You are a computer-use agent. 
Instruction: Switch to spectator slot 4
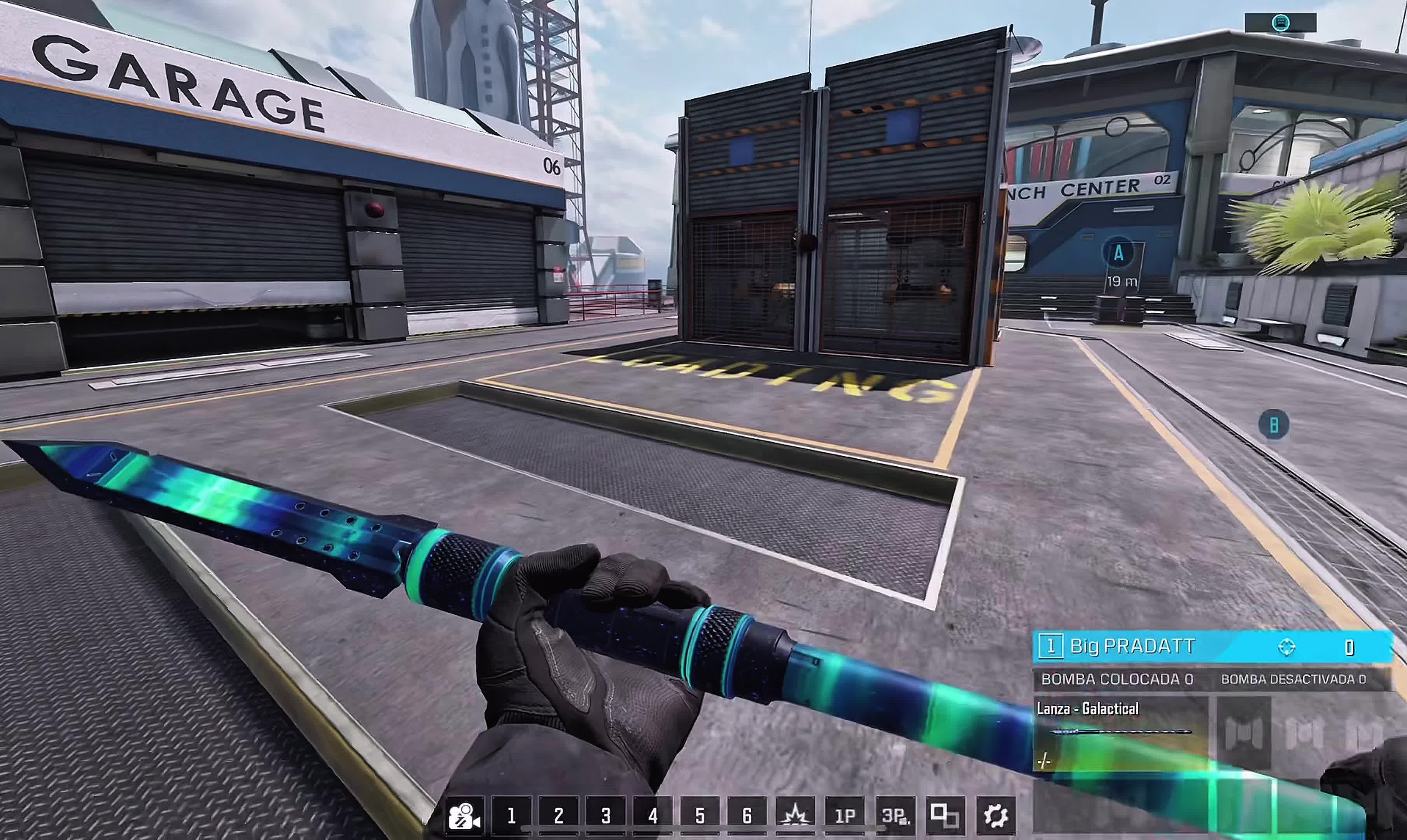pyautogui.click(x=653, y=815)
